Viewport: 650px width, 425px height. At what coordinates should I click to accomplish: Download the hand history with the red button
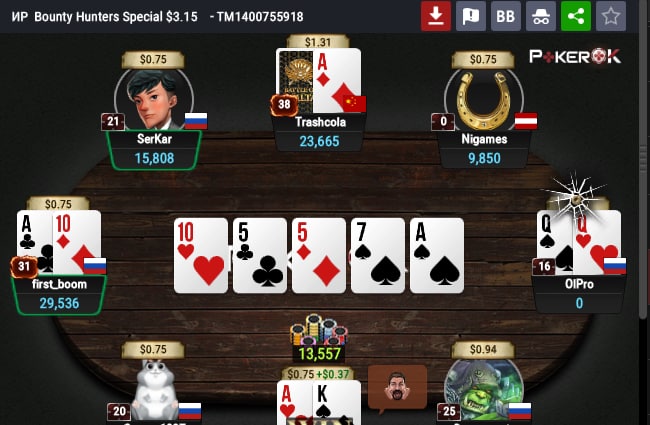[435, 16]
